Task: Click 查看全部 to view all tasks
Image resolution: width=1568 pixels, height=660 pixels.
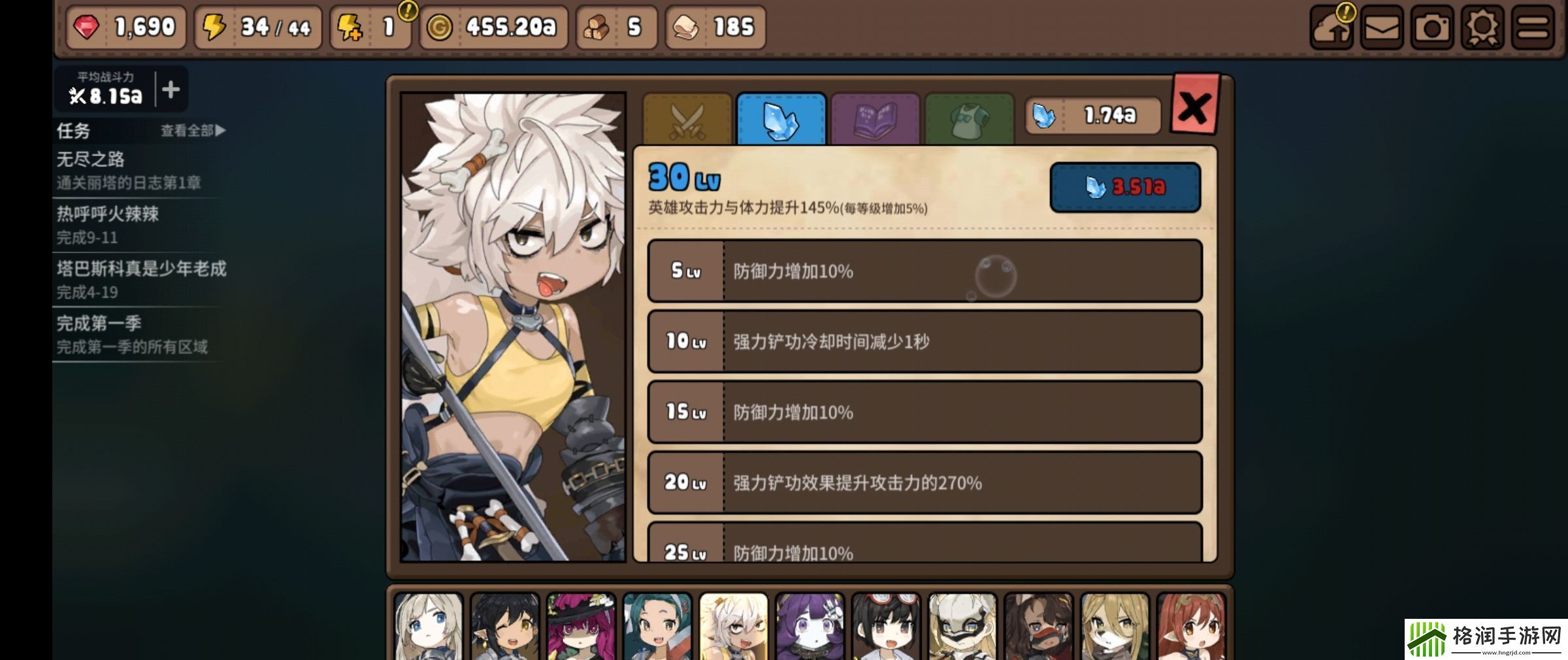Action: click(188, 131)
